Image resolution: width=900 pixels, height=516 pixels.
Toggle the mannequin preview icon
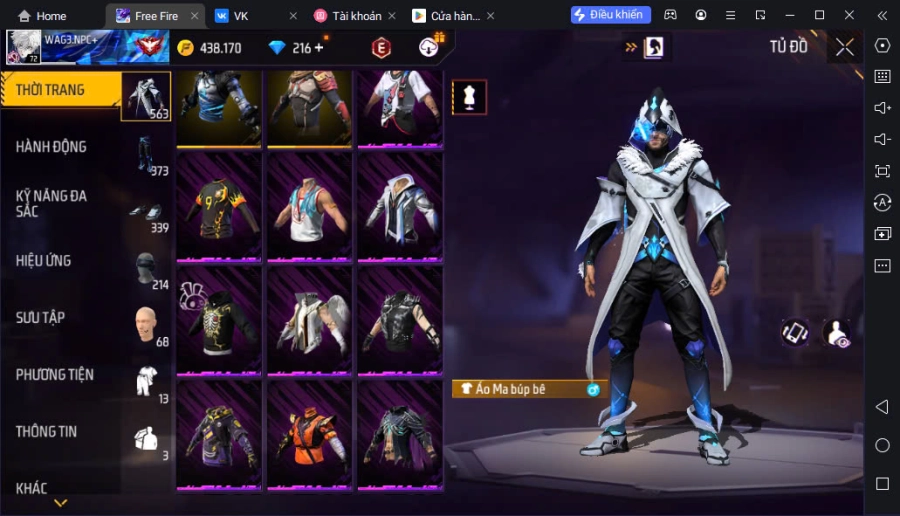[x=469, y=97]
